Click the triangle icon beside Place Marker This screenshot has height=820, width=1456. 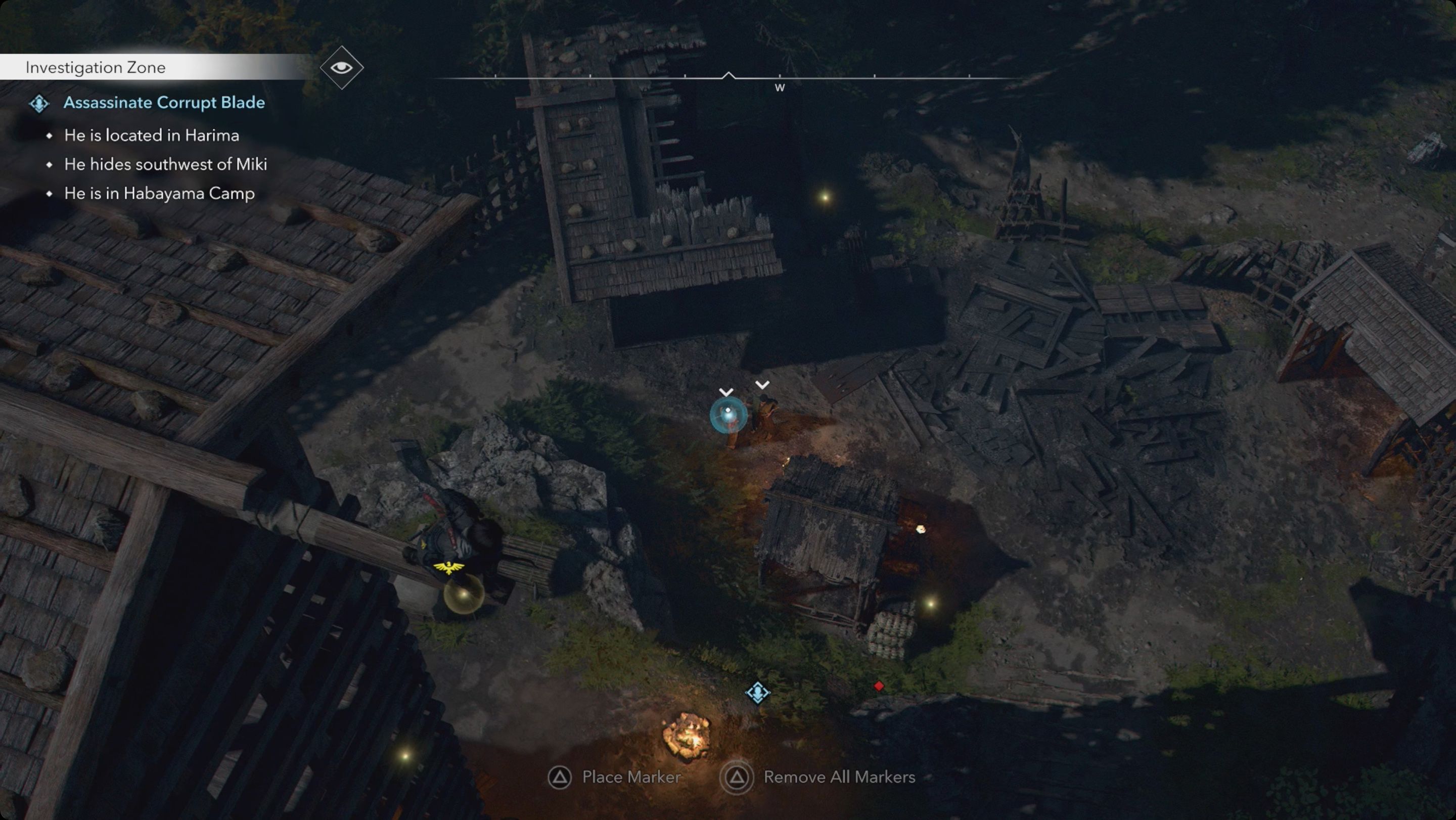[x=561, y=777]
